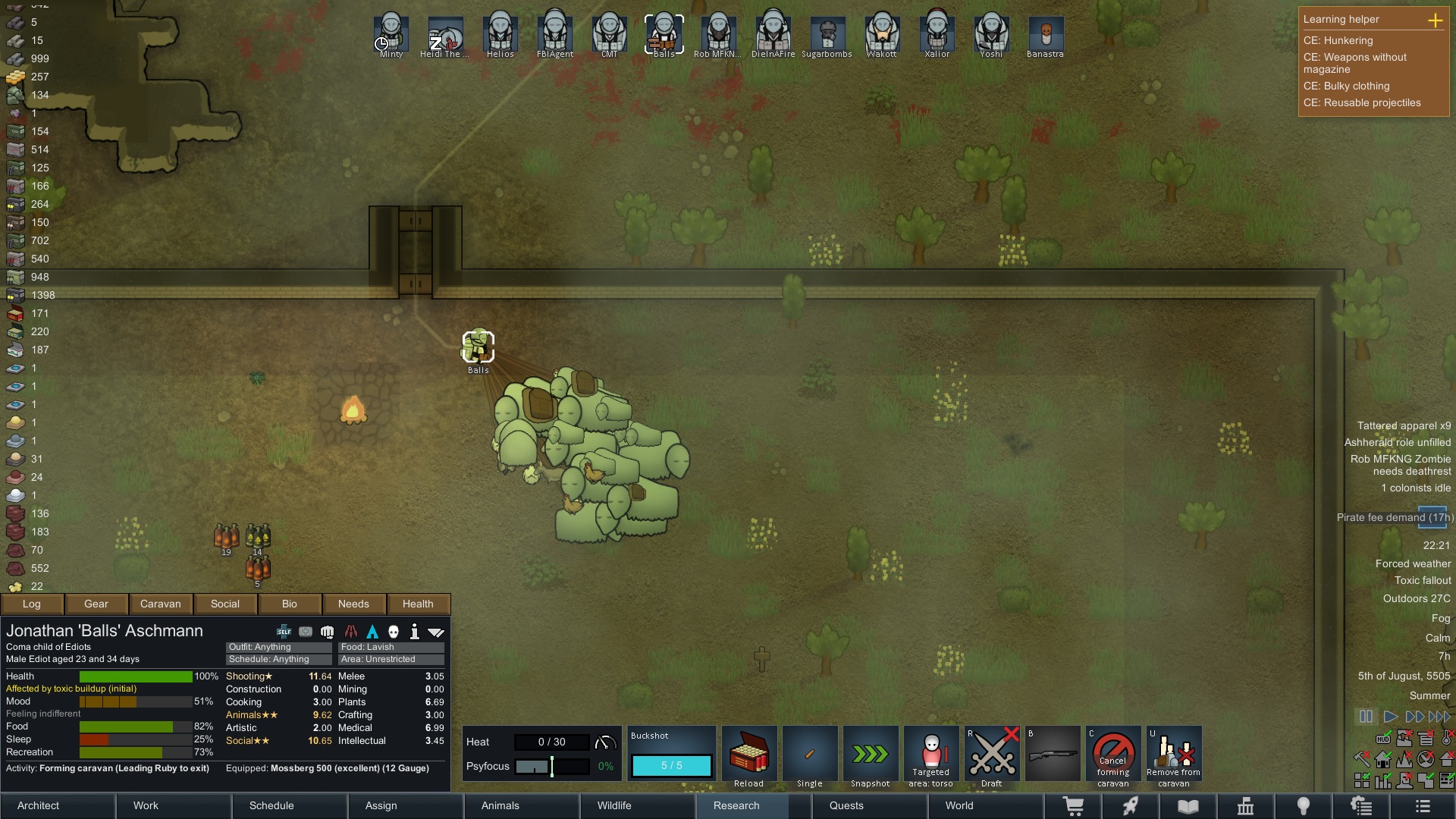
Task: Show the World map
Action: coord(959,805)
